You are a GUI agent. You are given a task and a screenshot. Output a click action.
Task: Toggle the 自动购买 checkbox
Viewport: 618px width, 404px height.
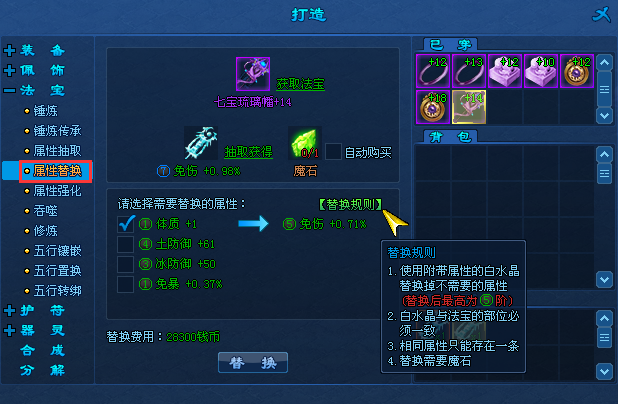pyautogui.click(x=334, y=152)
